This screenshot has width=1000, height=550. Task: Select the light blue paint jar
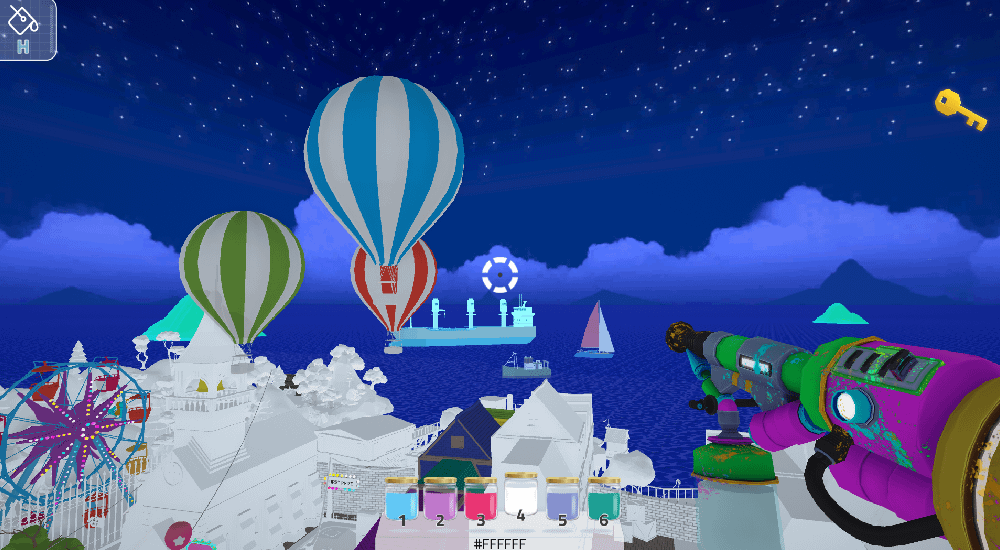coord(401,499)
